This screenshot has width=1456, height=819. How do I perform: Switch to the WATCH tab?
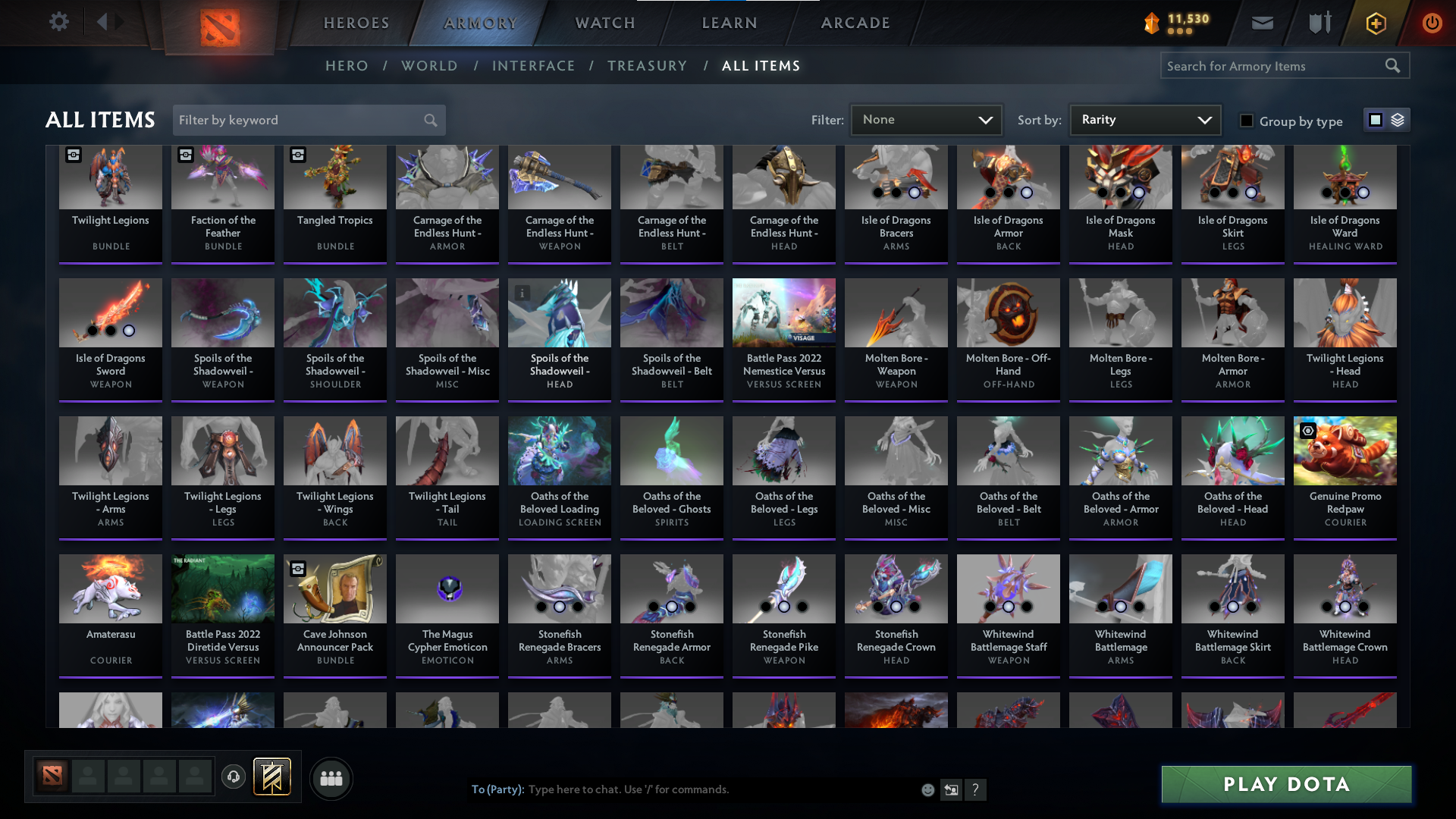pos(604,23)
